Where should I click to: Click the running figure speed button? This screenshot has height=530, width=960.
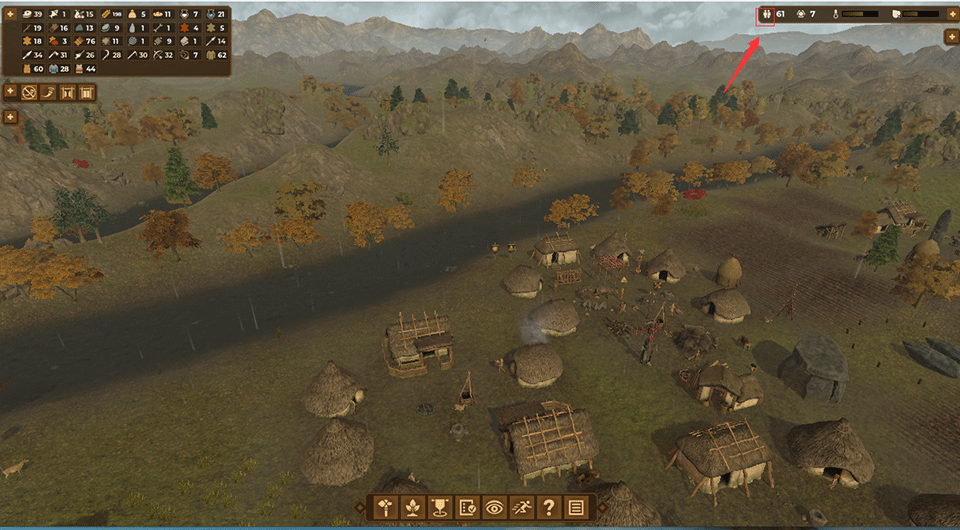point(521,507)
